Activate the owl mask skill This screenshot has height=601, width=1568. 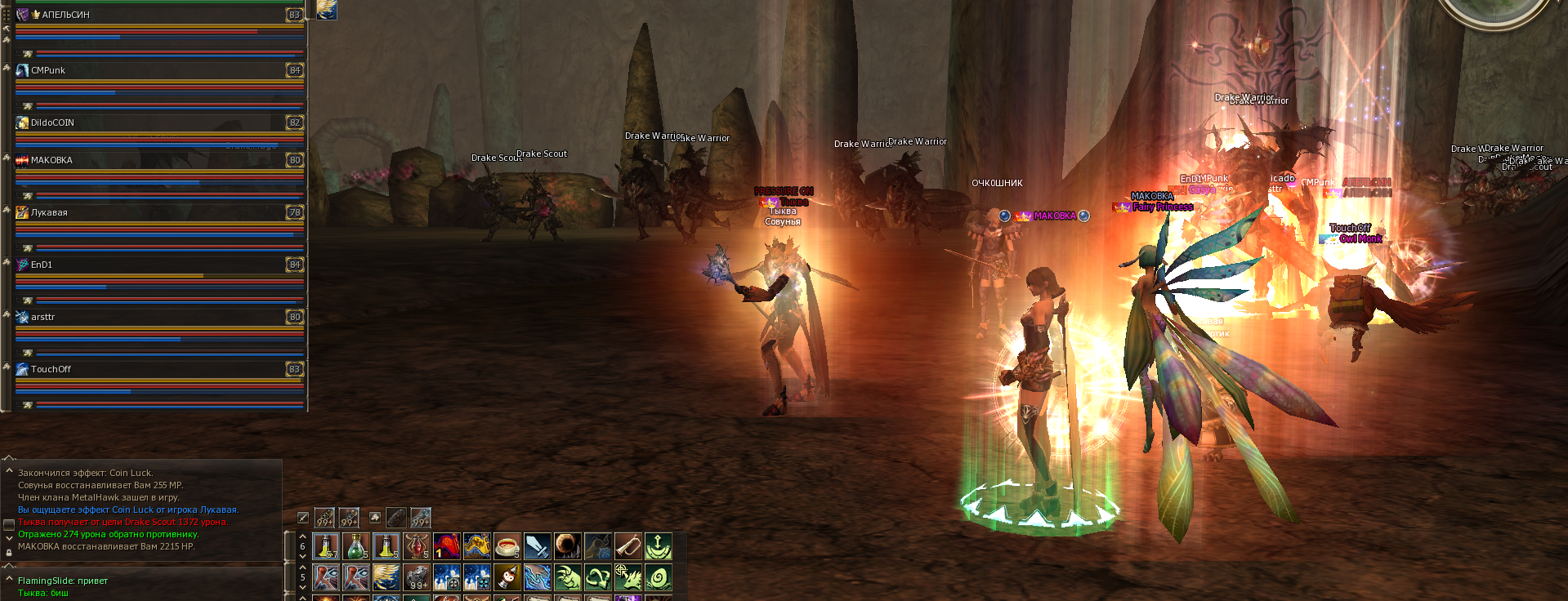click(507, 577)
